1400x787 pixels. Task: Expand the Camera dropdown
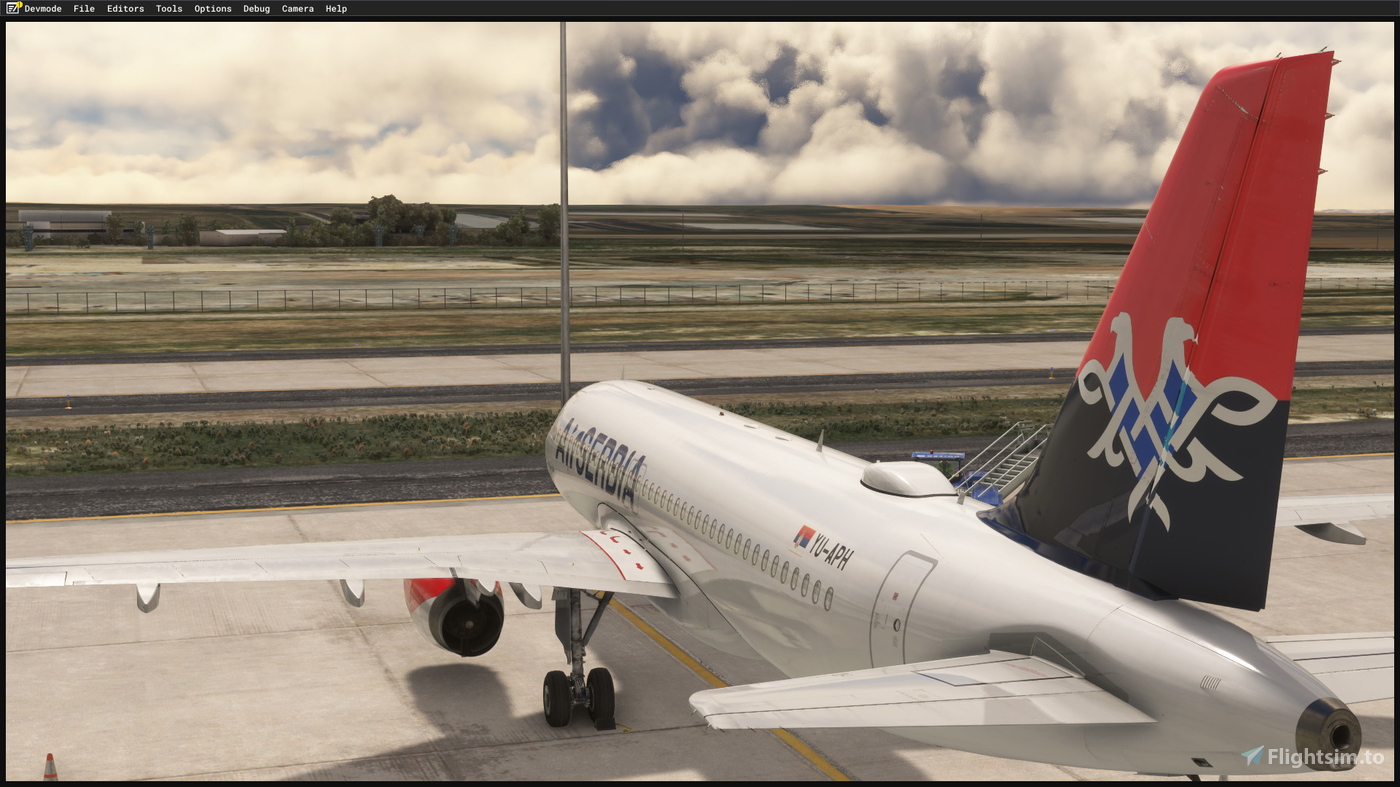(297, 8)
